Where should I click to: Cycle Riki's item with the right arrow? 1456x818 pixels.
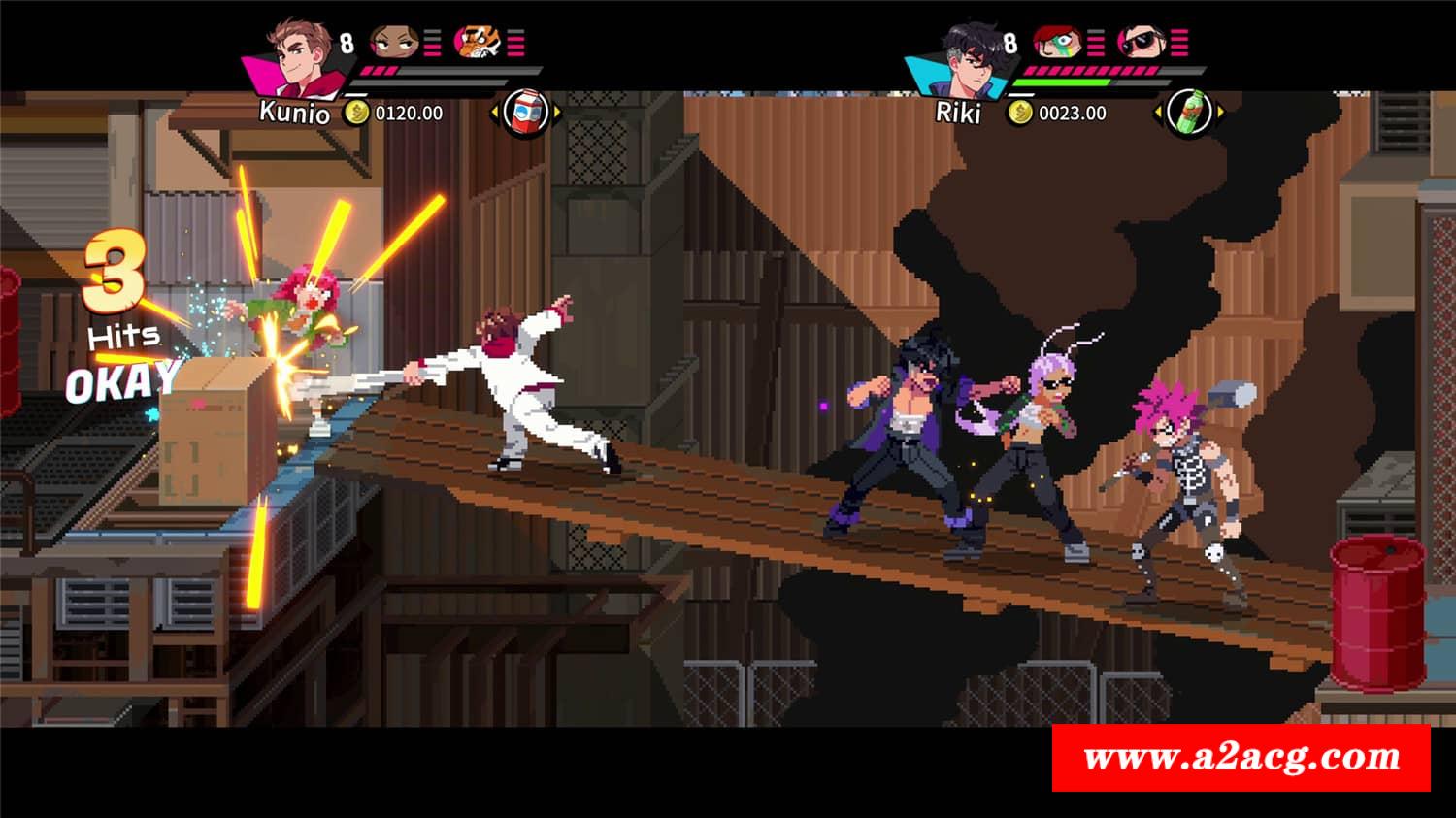point(1220,113)
